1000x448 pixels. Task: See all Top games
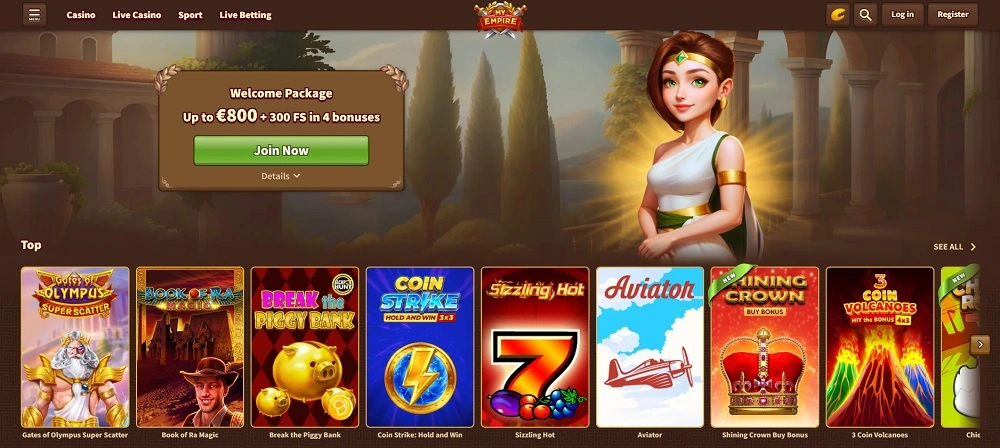[x=954, y=246]
